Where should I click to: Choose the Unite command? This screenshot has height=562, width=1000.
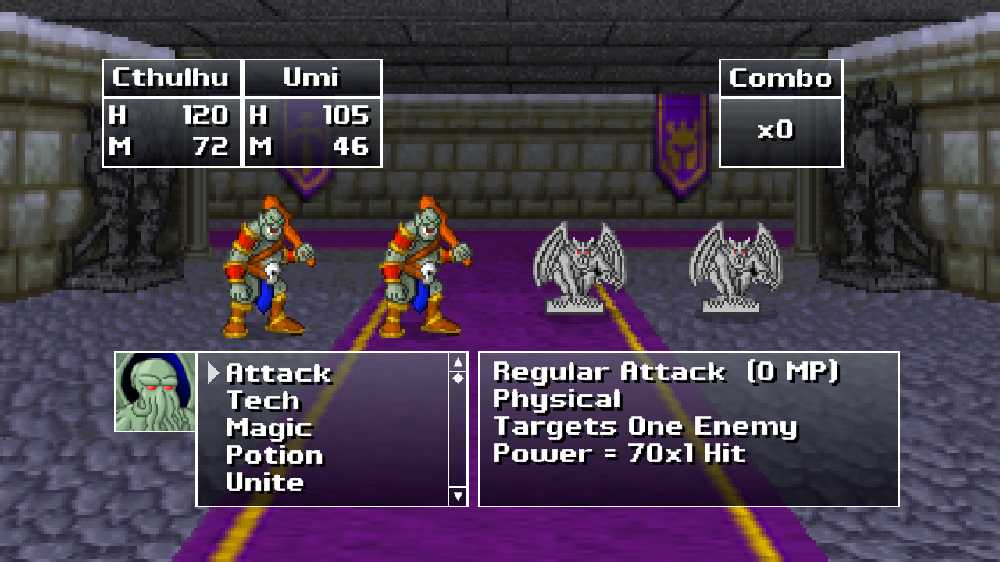(x=264, y=482)
